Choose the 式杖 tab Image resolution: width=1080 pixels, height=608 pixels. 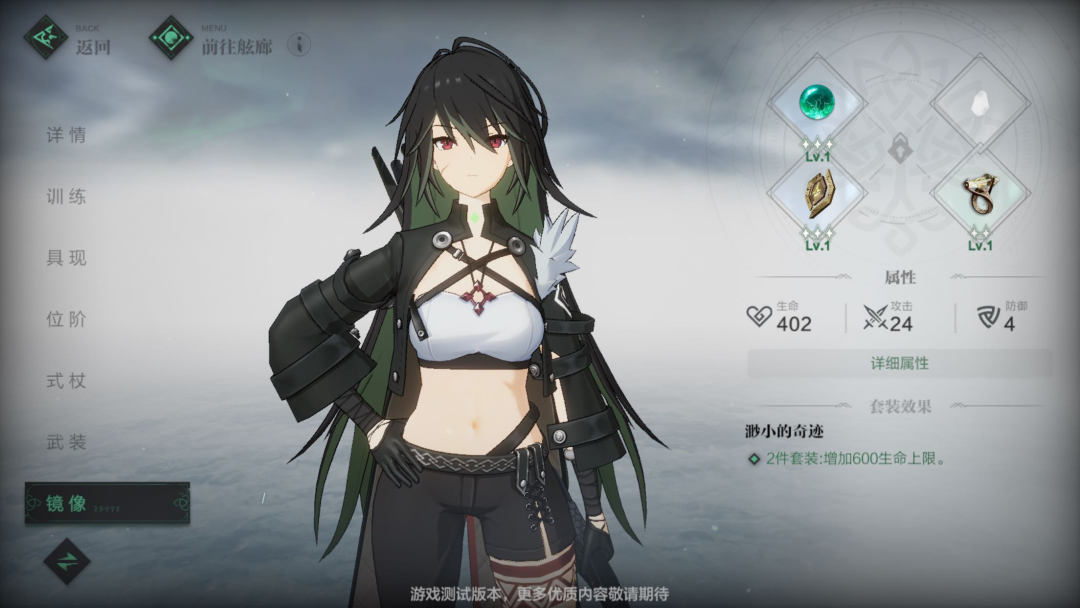click(67, 380)
